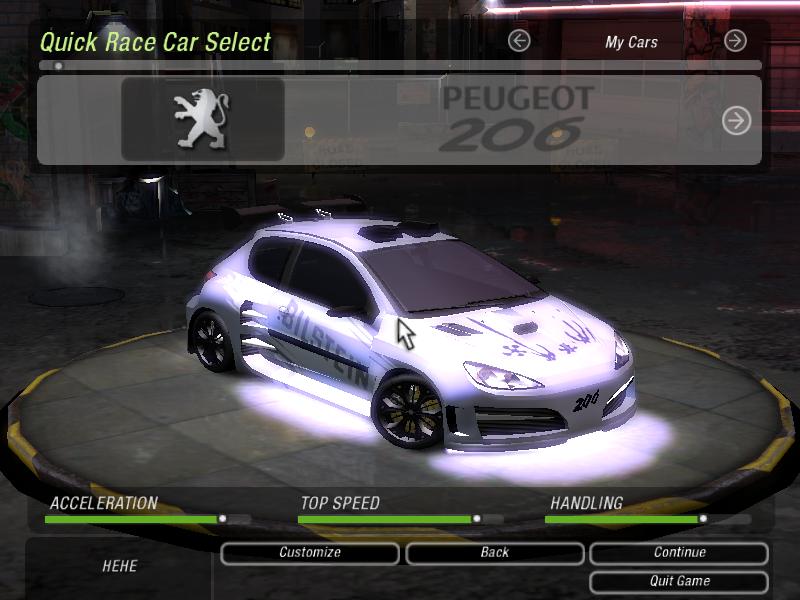
Task: Open the Customize menu
Action: (310, 553)
